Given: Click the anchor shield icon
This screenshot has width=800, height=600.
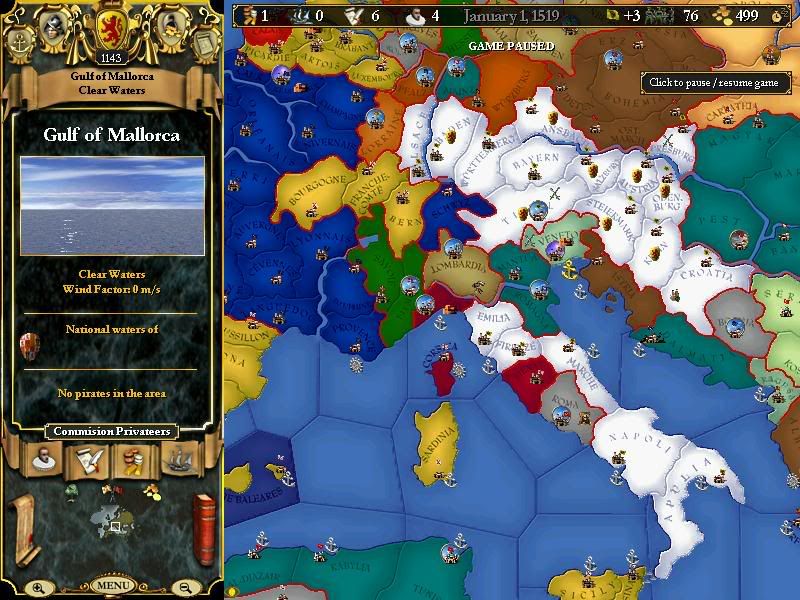Looking at the screenshot, I should point(20,43).
